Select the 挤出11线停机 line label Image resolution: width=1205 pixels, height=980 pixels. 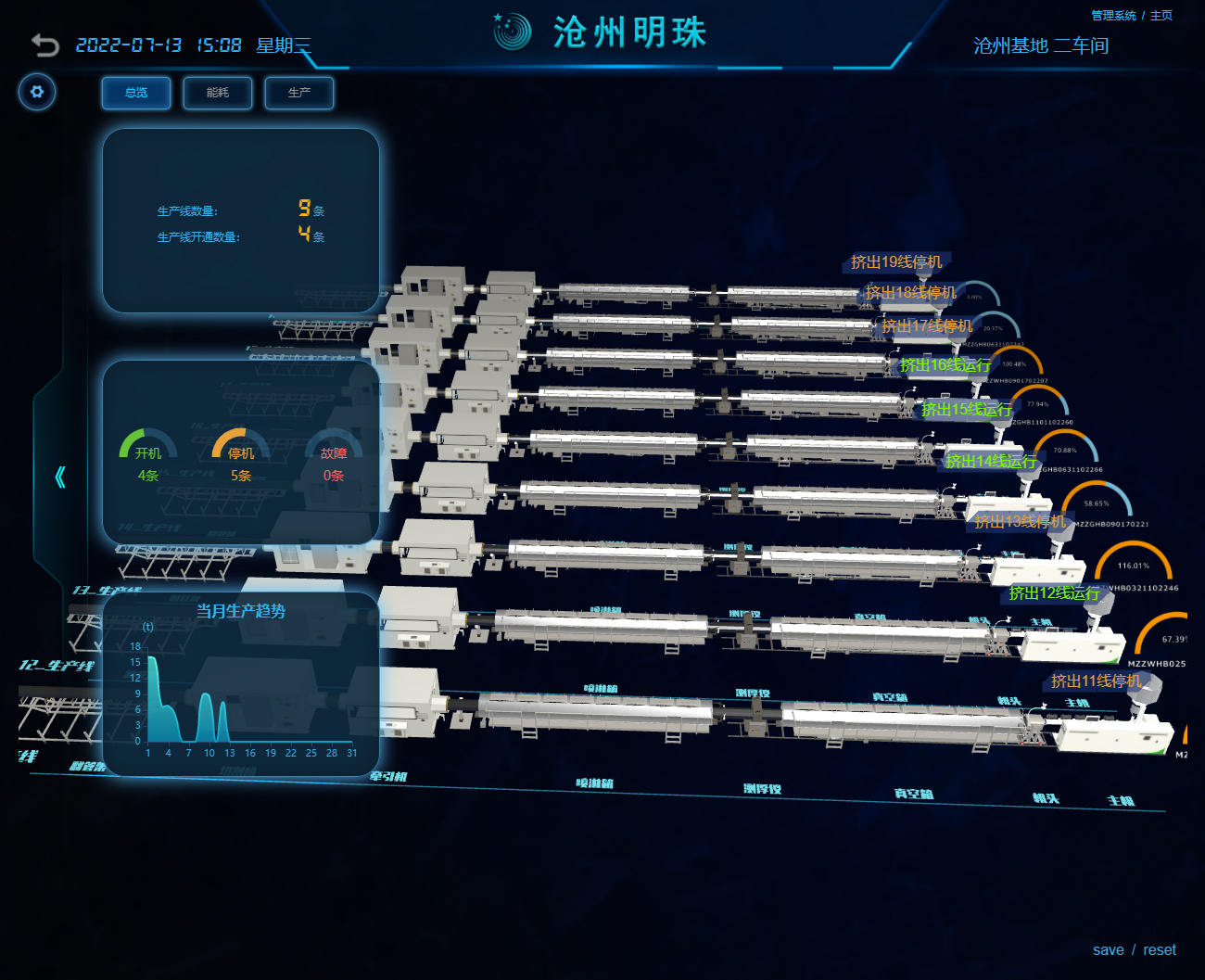pos(1097,681)
